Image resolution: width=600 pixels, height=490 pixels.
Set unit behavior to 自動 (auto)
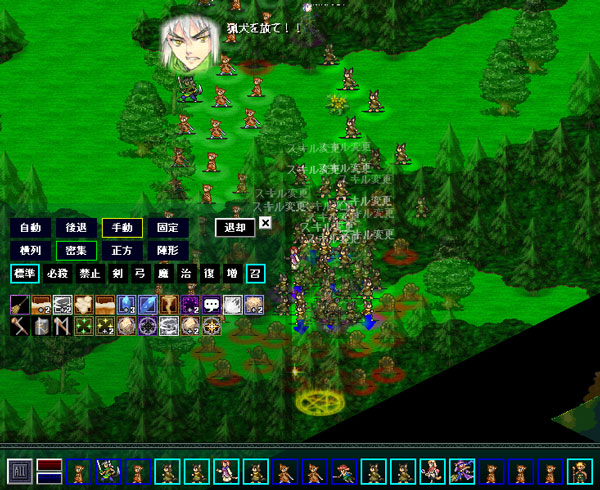(x=29, y=227)
